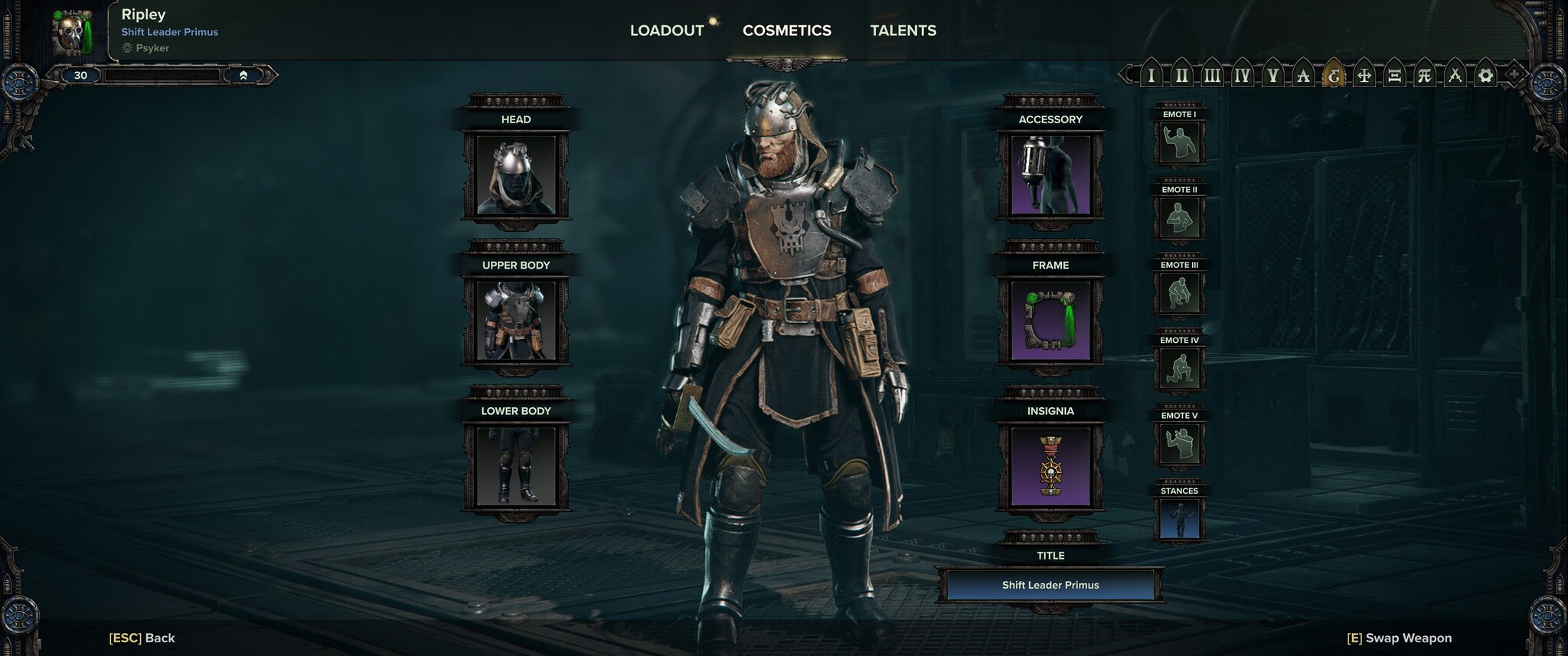Open the Talents tab
Image resolution: width=1568 pixels, height=656 pixels.
click(903, 31)
